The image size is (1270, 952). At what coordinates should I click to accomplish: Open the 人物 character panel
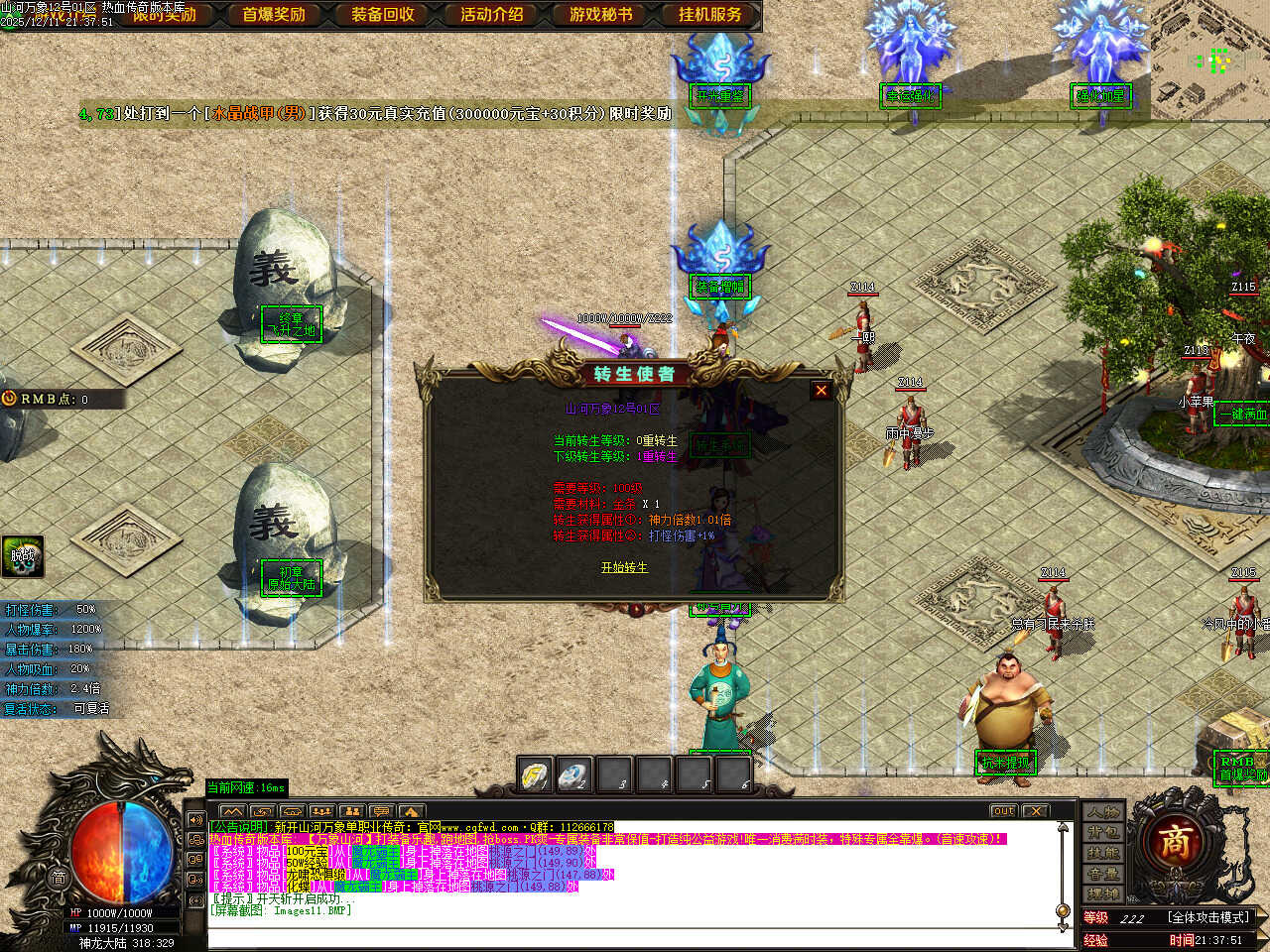coord(1102,813)
